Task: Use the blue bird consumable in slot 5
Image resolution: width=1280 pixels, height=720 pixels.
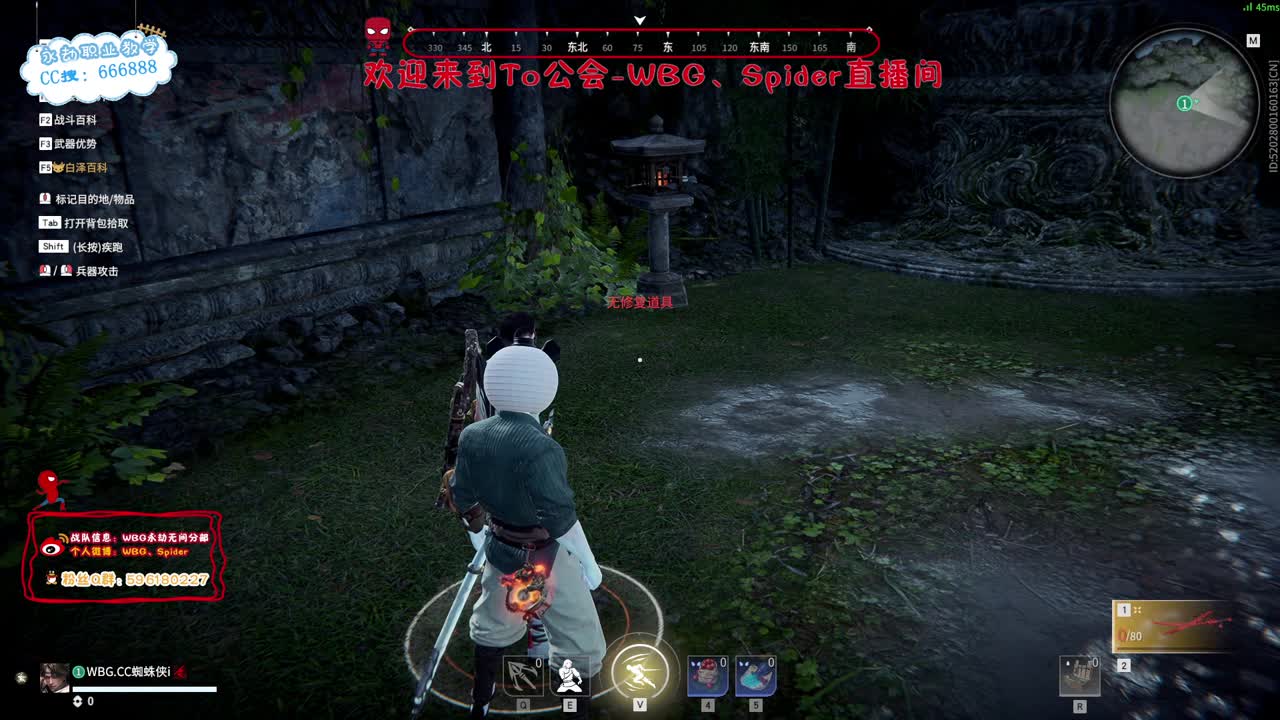Action: tap(755, 676)
